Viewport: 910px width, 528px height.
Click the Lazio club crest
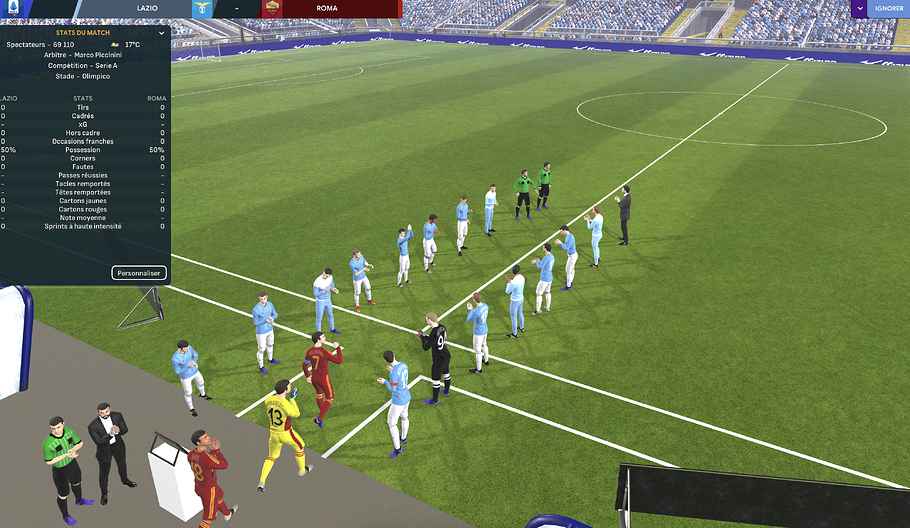(x=204, y=8)
